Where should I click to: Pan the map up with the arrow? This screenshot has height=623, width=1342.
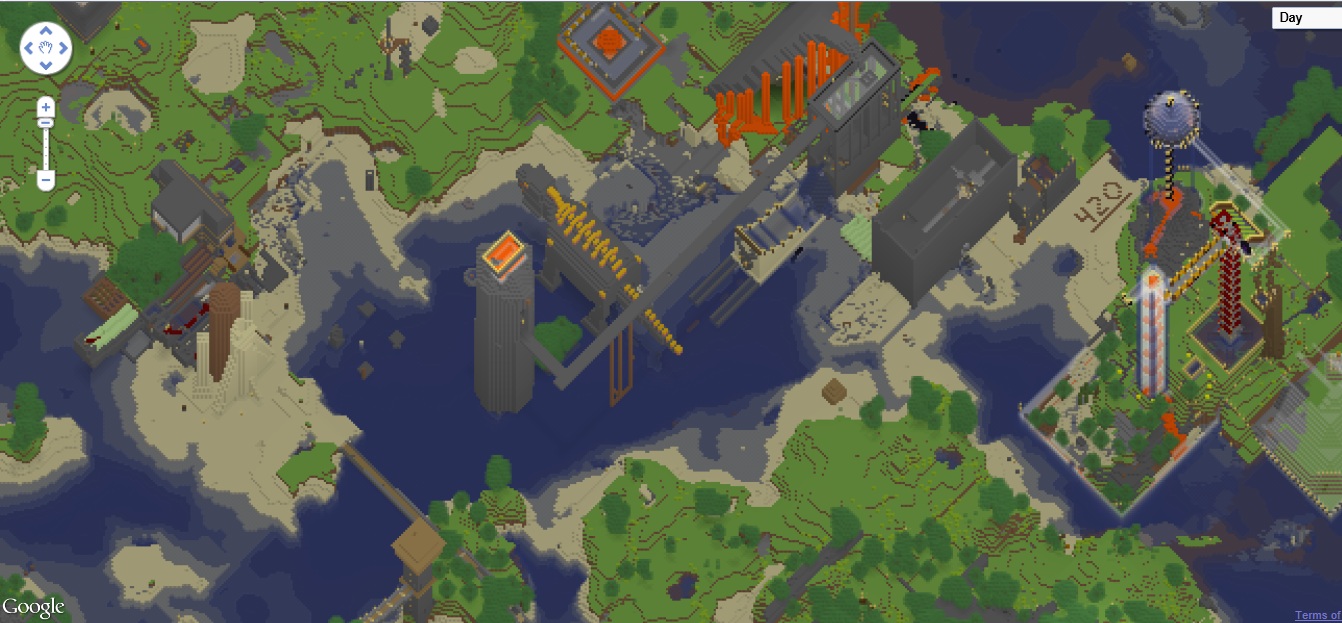(45, 30)
